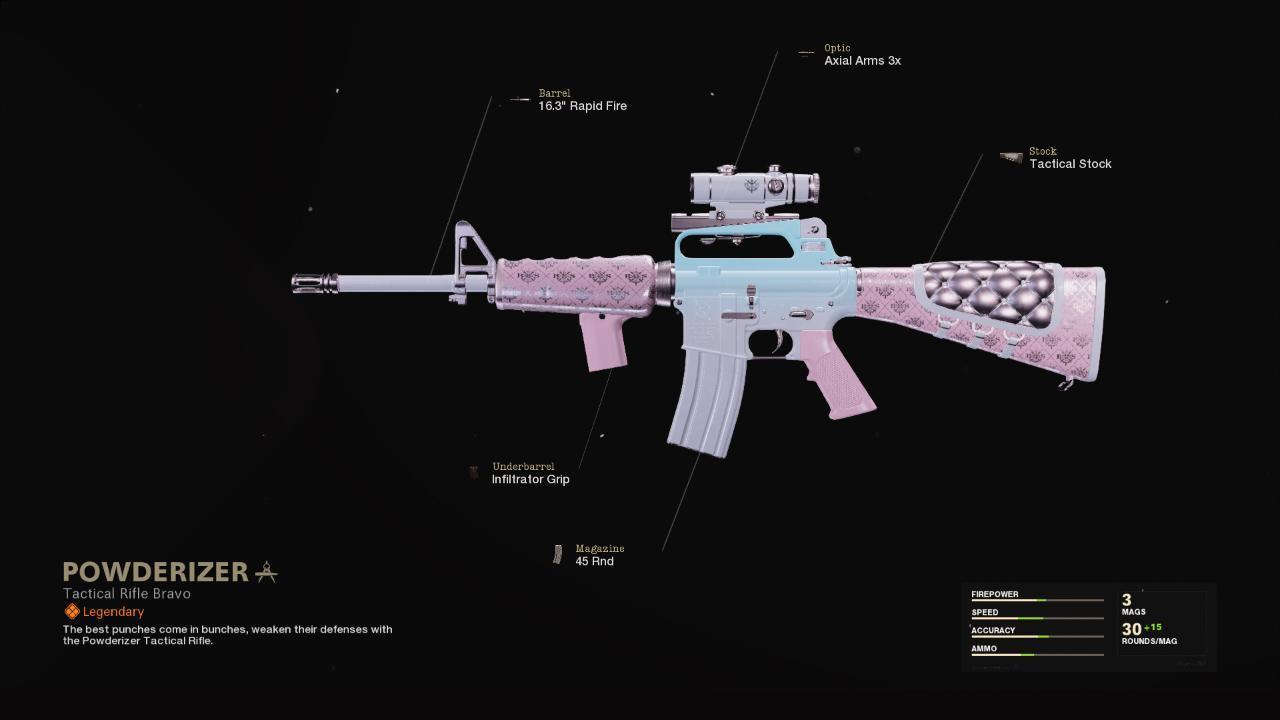Select the Barrel 16.3" Rapid Fire attachment
The image size is (1280, 720).
[582, 106]
